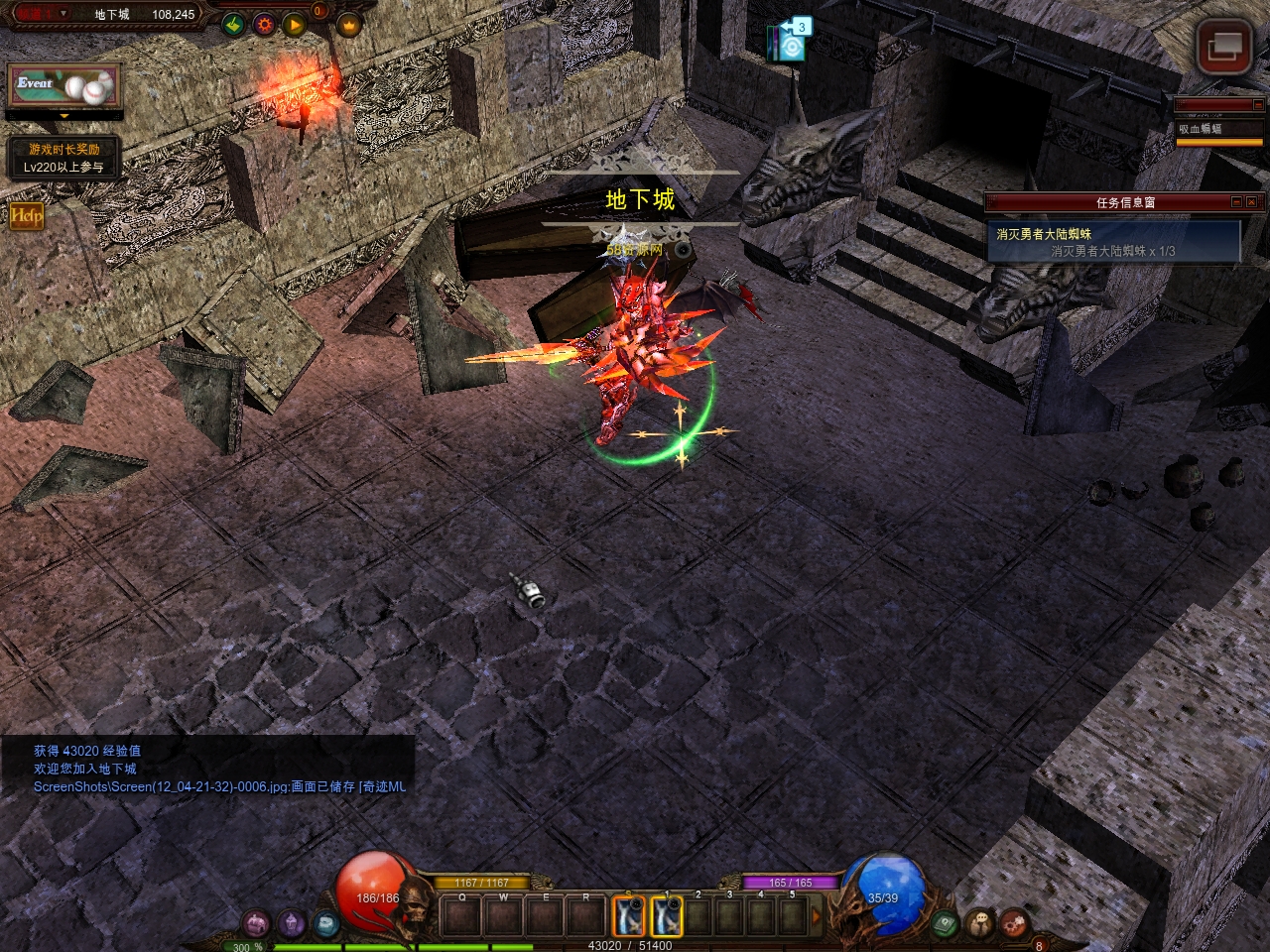Click the cyan buff icon with number 3
The width and height of the screenshot is (1270, 952).
(x=793, y=41)
